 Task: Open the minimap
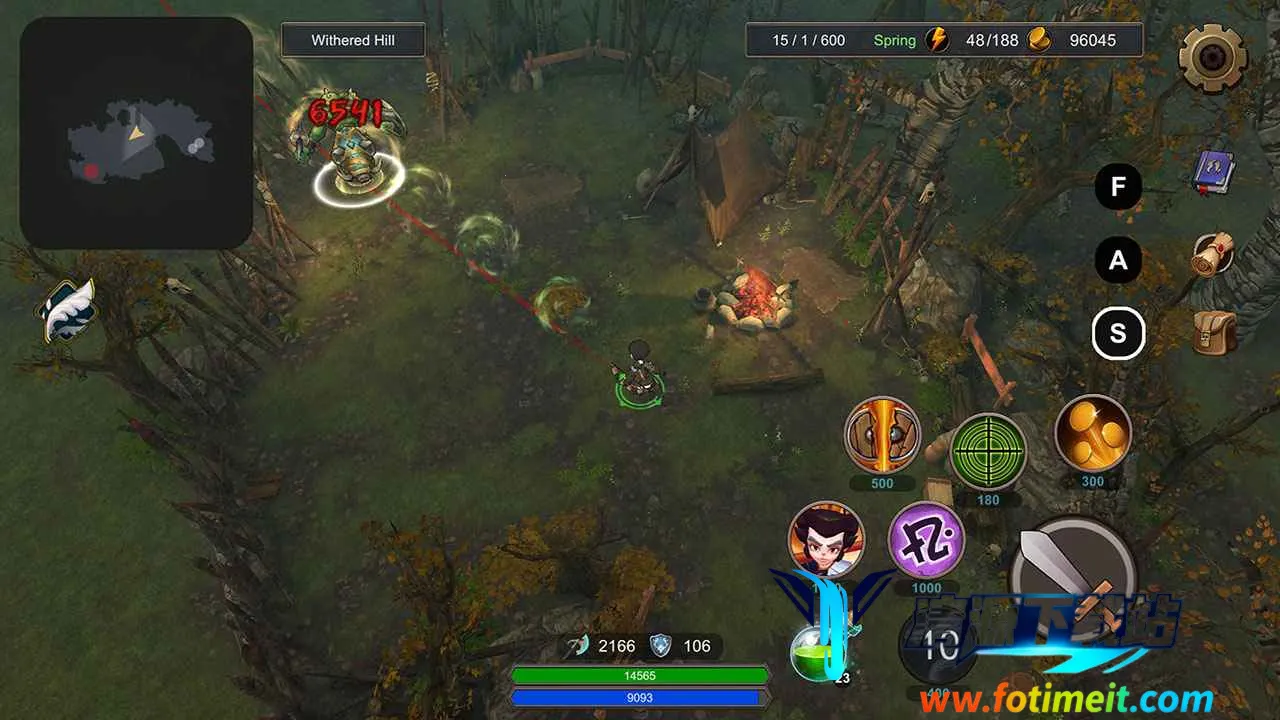click(x=136, y=133)
